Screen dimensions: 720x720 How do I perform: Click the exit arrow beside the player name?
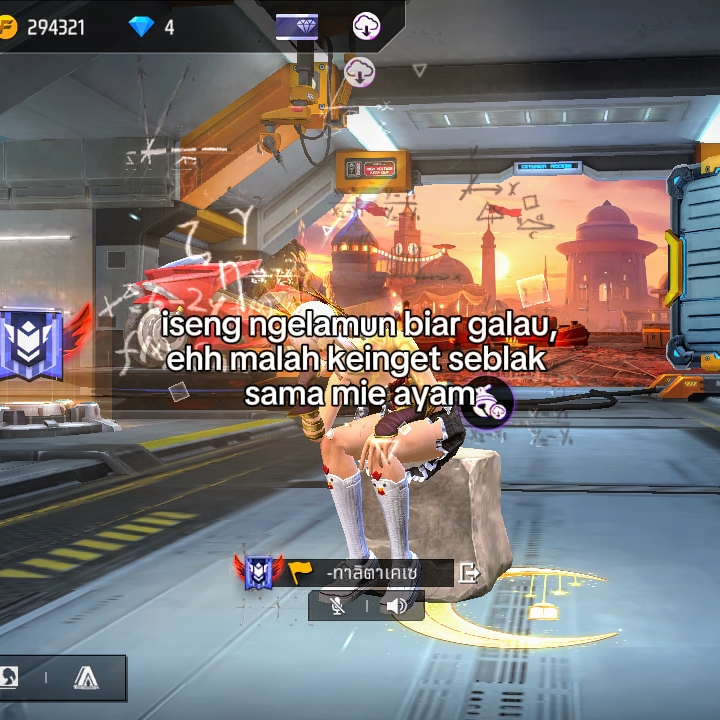468,573
